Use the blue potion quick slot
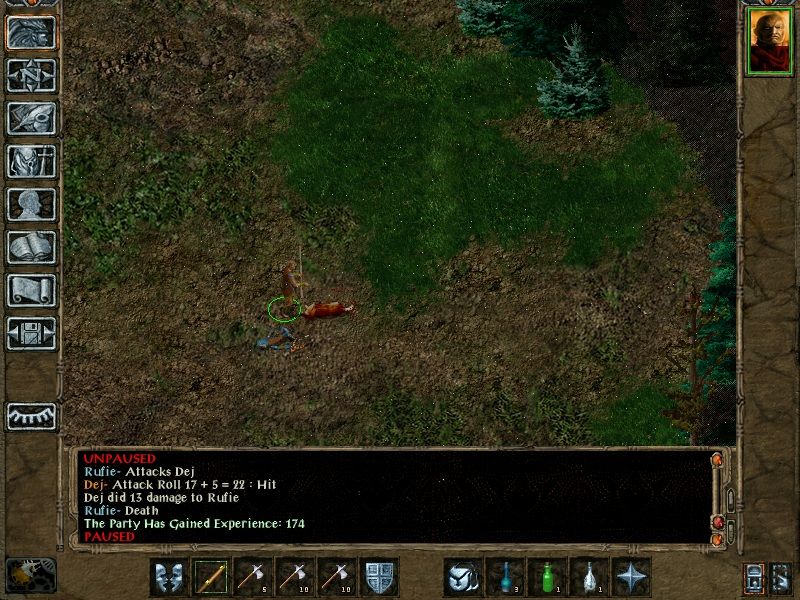 point(506,577)
